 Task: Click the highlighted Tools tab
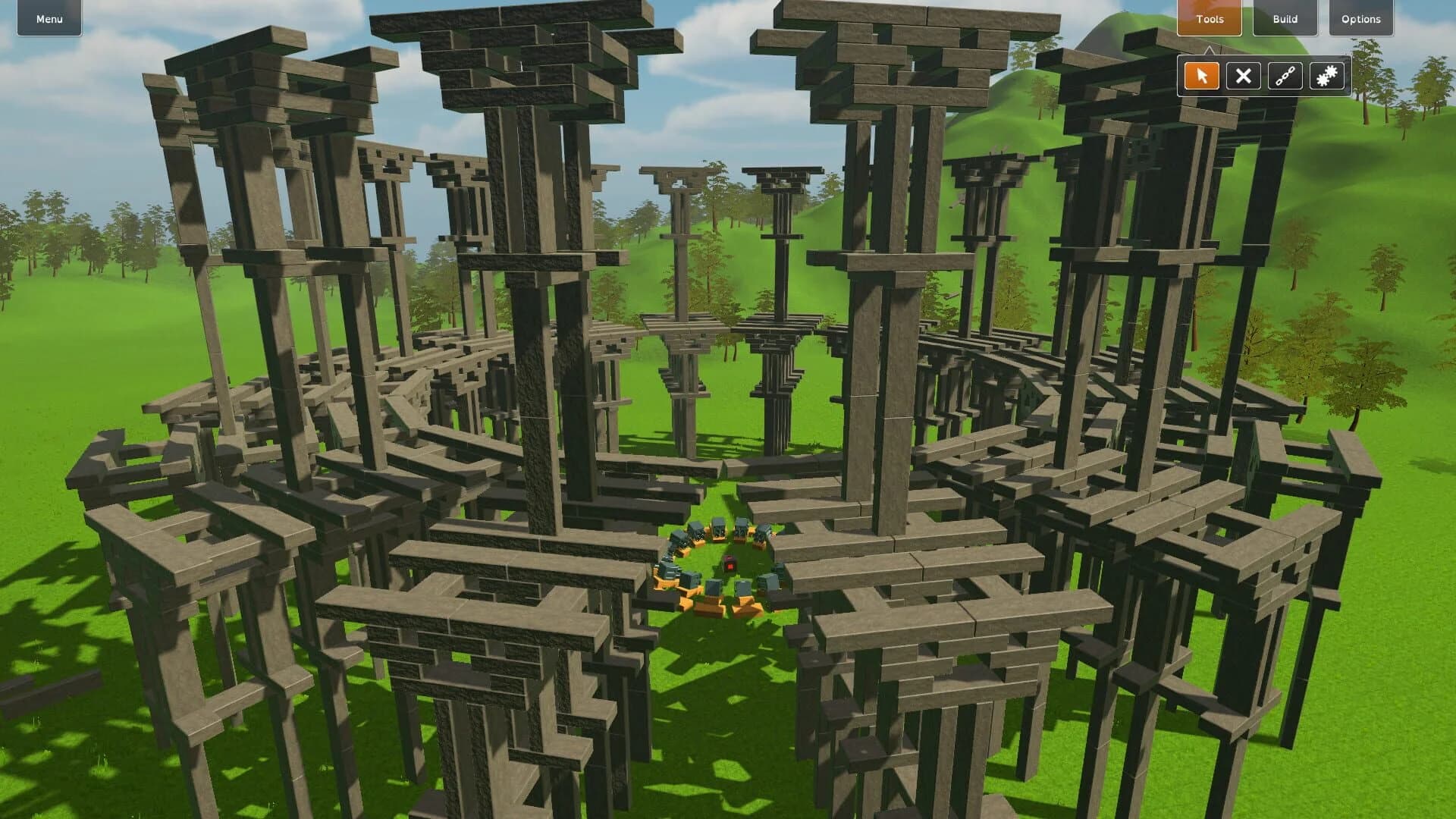pyautogui.click(x=1209, y=19)
